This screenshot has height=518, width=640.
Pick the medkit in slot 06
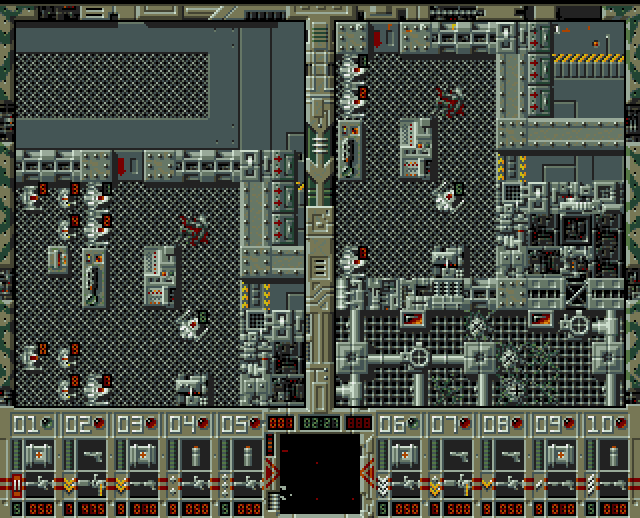pos(401,455)
